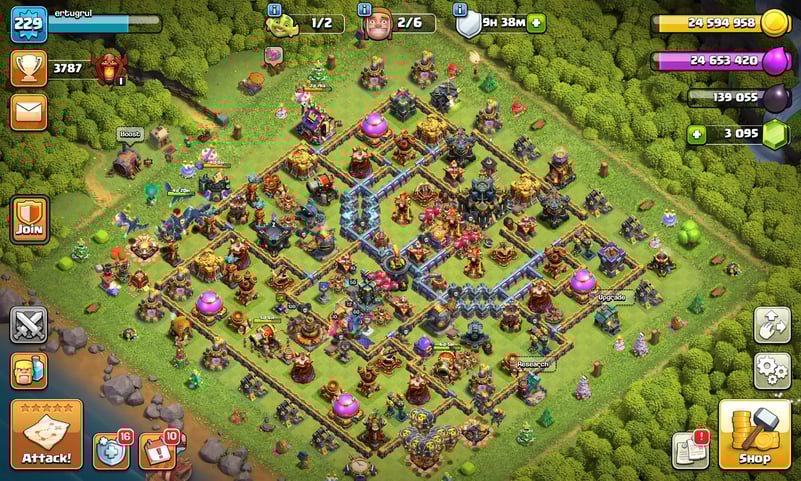Show builder info for the 2/6 builders
The image size is (801, 481).
(366, 9)
